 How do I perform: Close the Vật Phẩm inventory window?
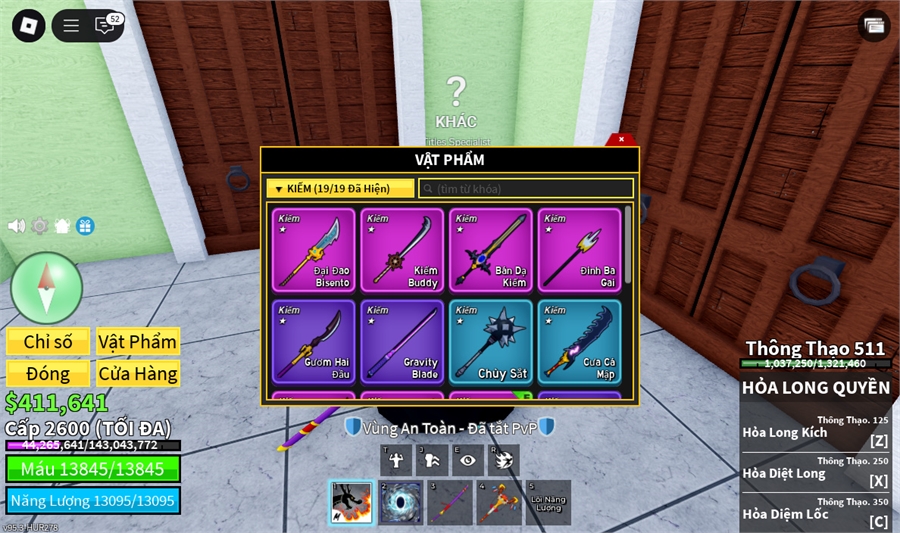click(621, 140)
